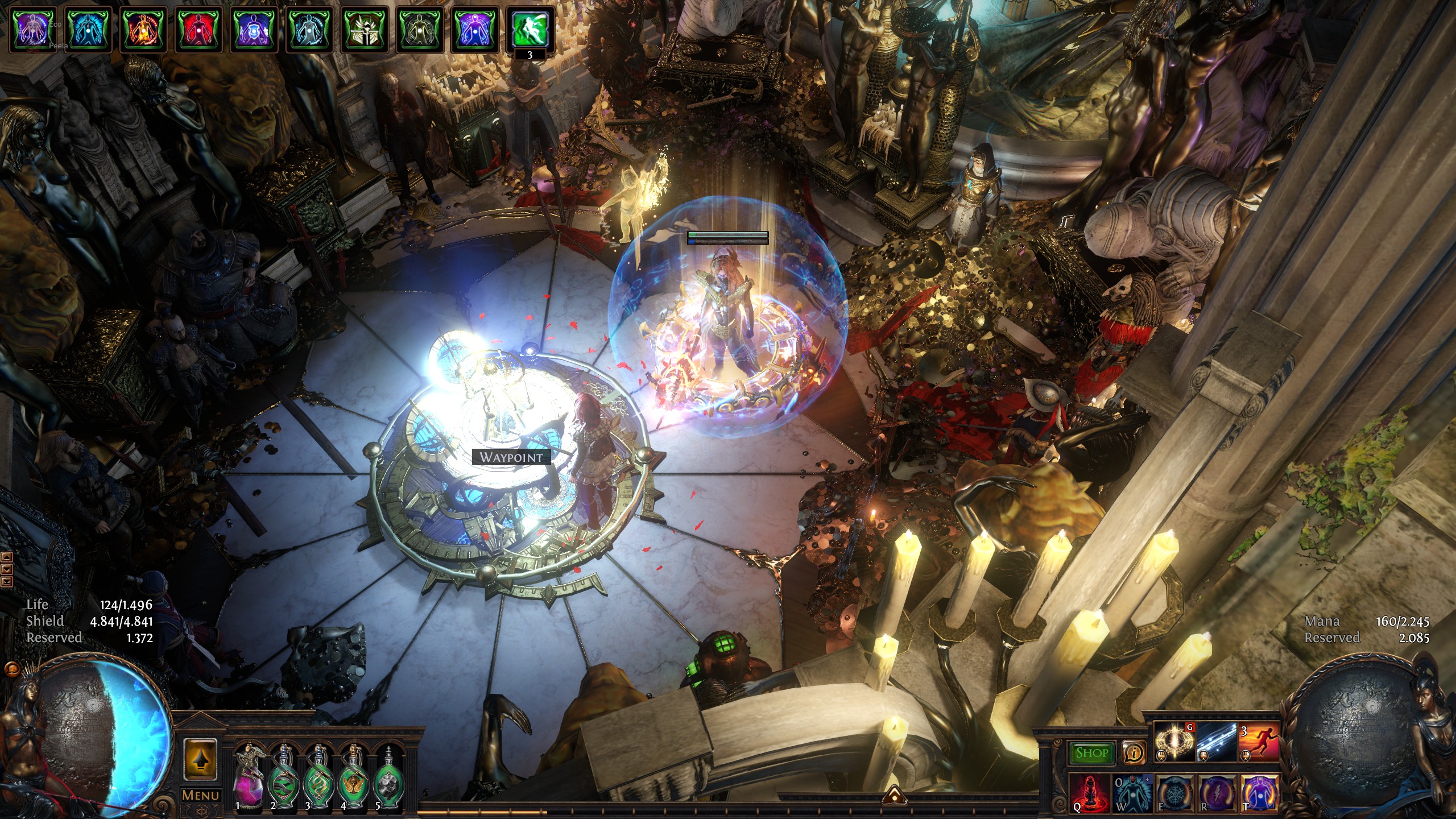
Task: Select the orange running figure skill
Action: pos(1259,742)
